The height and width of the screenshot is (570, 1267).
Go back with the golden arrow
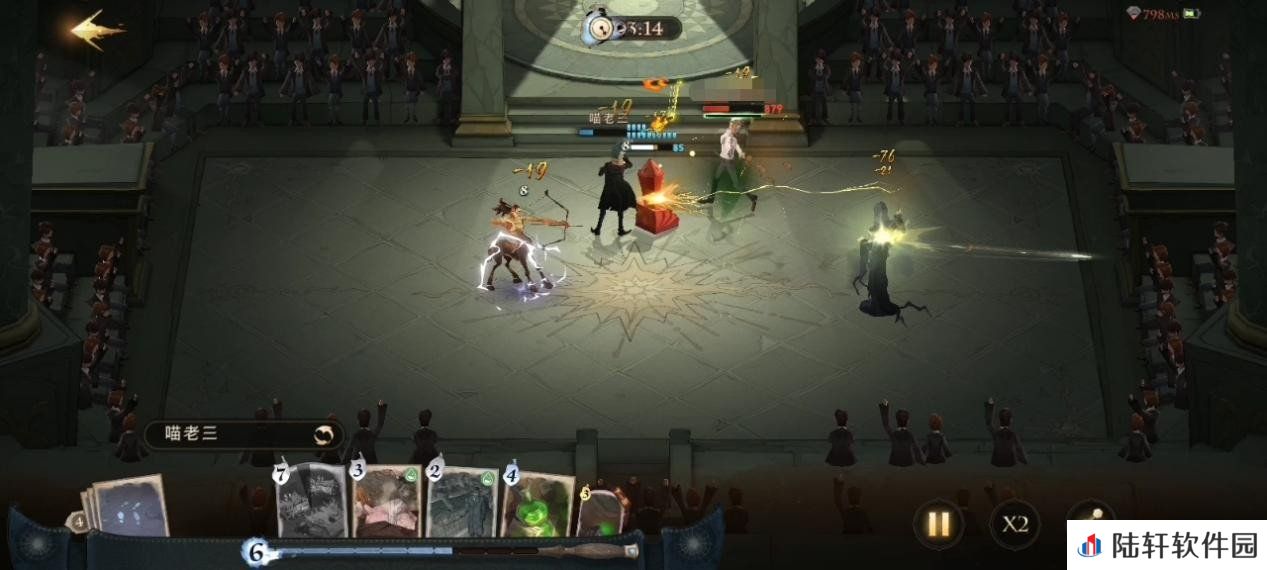[x=97, y=30]
